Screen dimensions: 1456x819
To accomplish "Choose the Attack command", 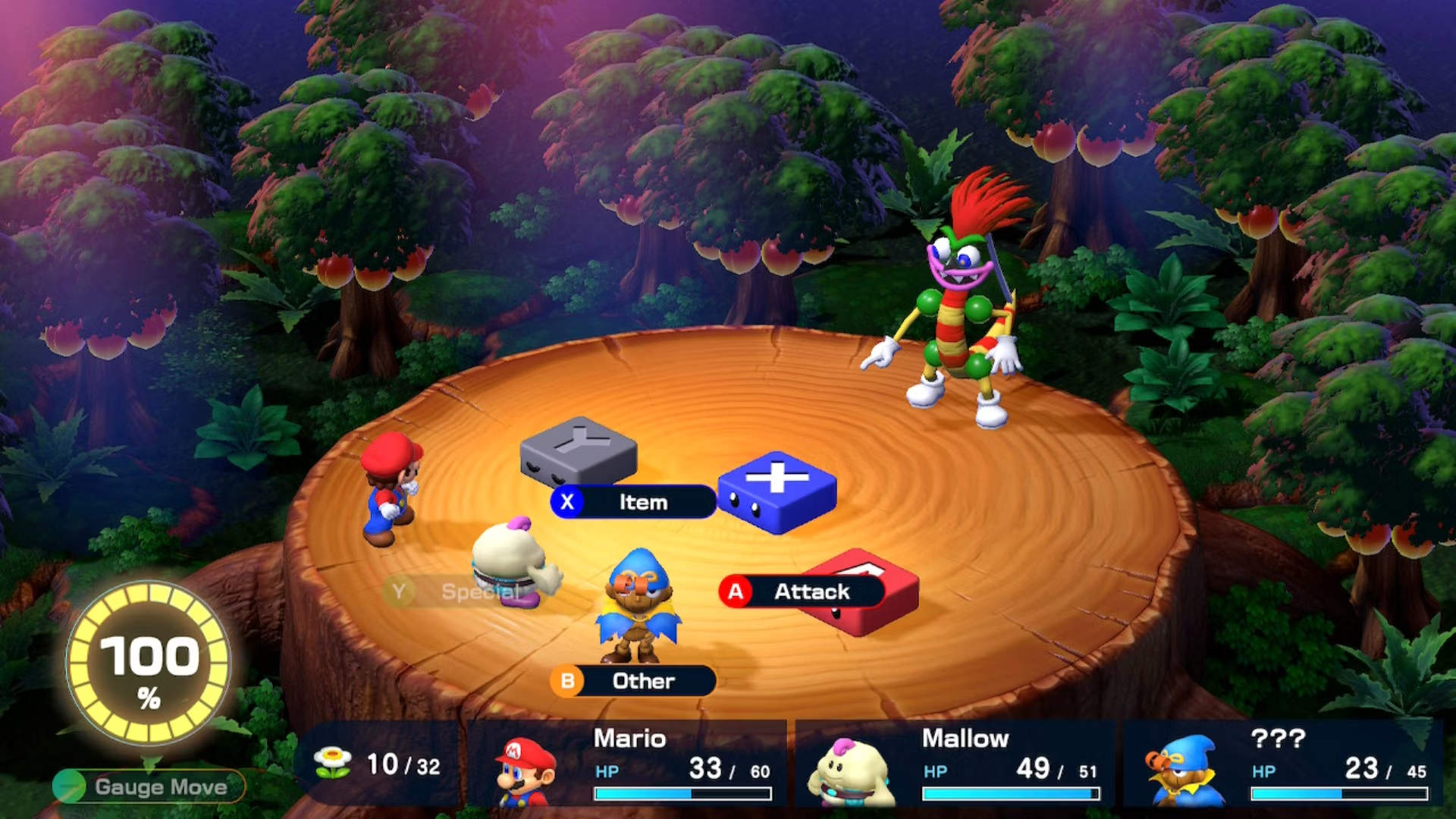I will 802,591.
